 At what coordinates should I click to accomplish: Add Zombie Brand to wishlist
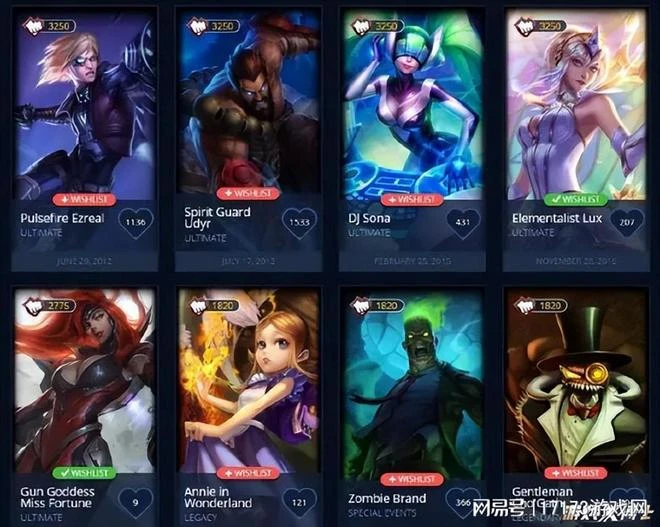[x=411, y=479]
